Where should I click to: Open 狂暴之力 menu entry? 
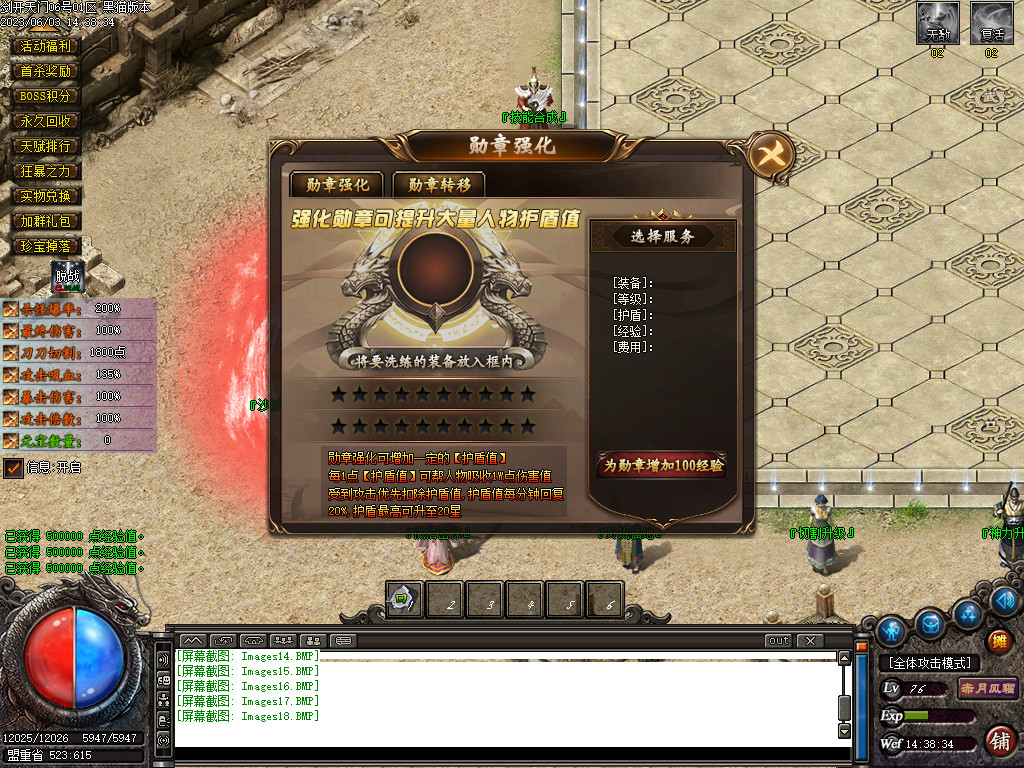click(46, 171)
